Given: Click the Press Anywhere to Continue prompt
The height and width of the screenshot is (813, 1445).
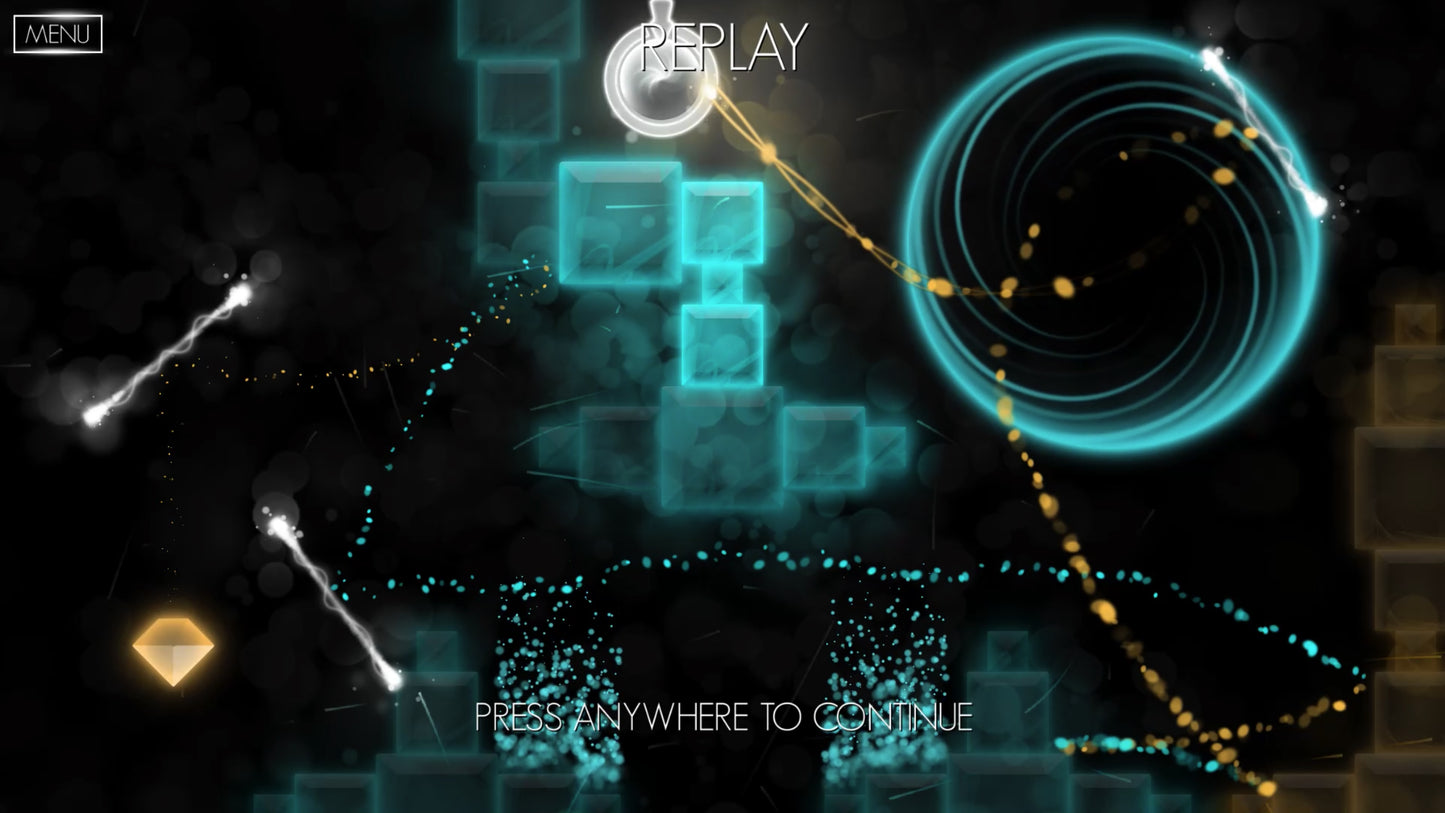Looking at the screenshot, I should 723,716.
